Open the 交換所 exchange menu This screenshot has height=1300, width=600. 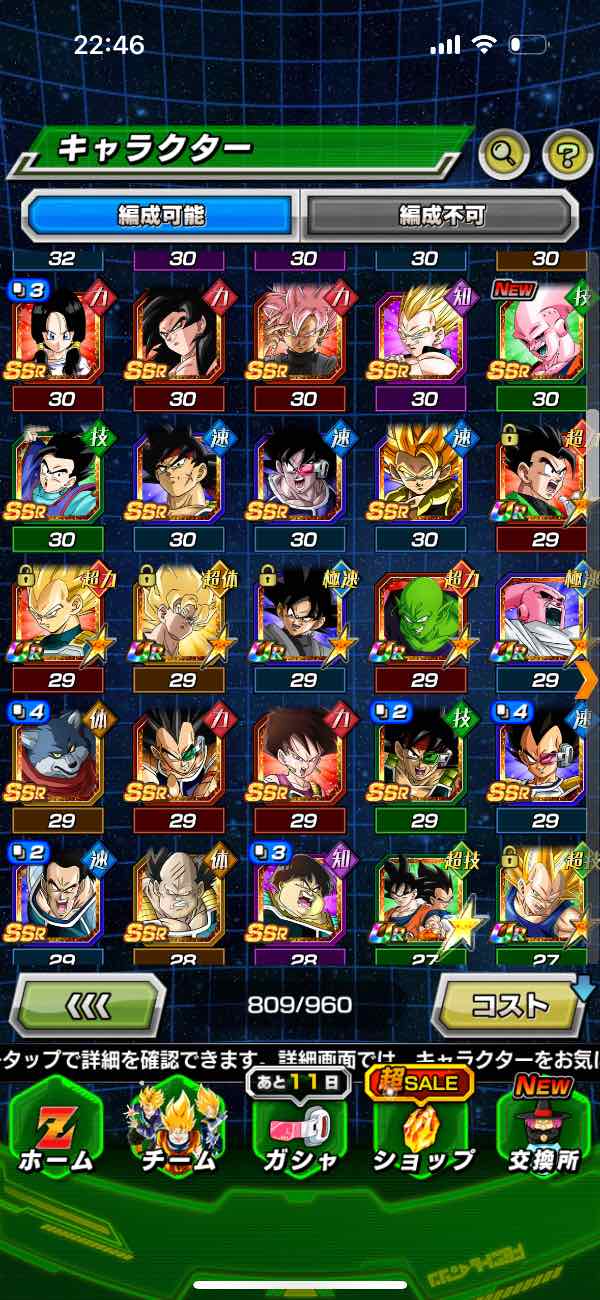544,1130
